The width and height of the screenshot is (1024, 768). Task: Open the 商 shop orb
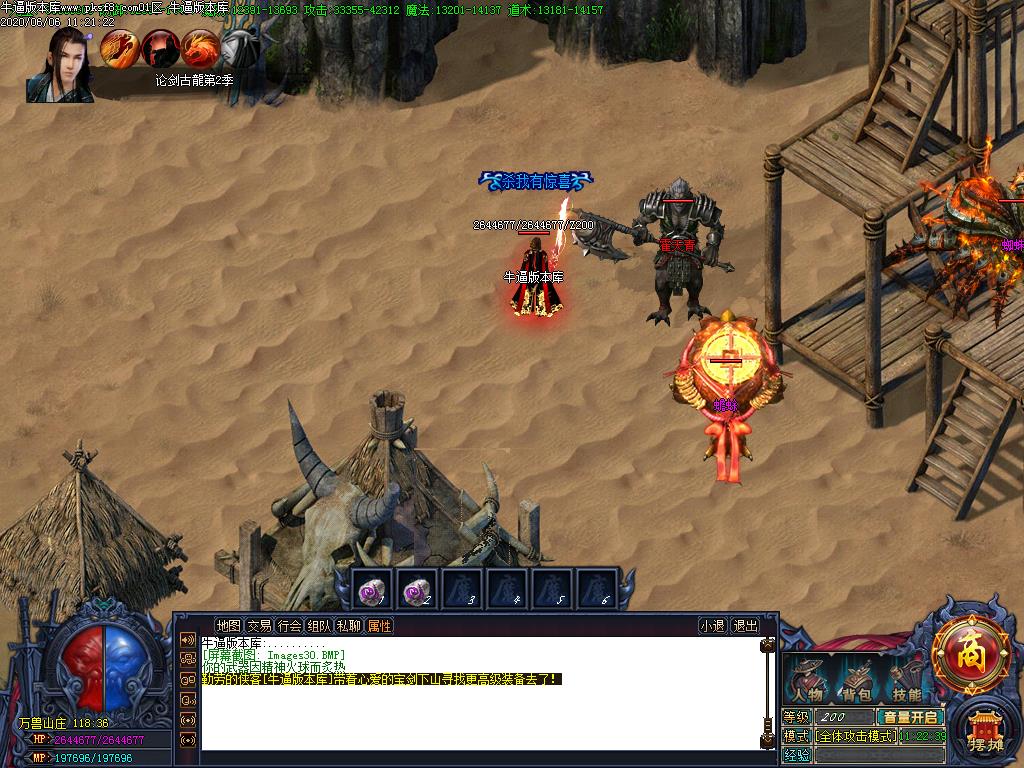(x=969, y=655)
